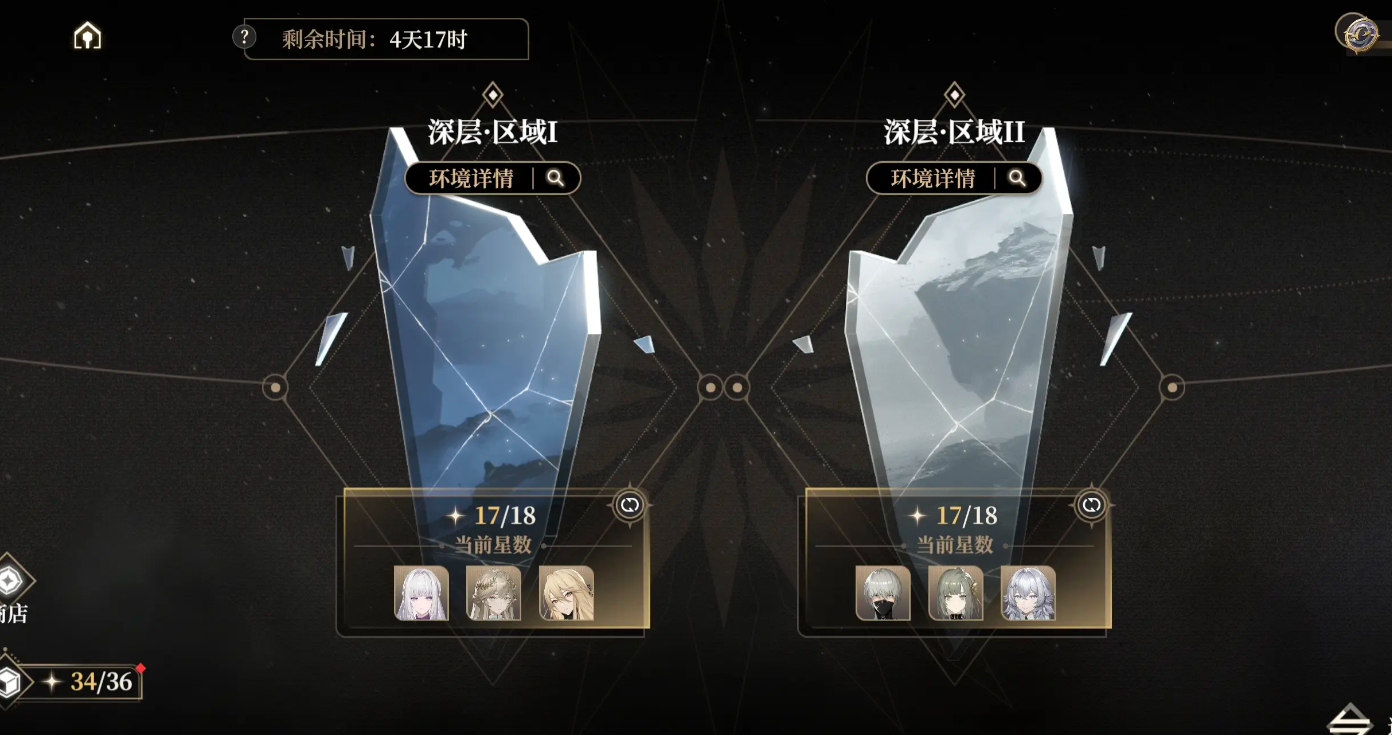Select the masked character in Zone II team

[x=883, y=593]
